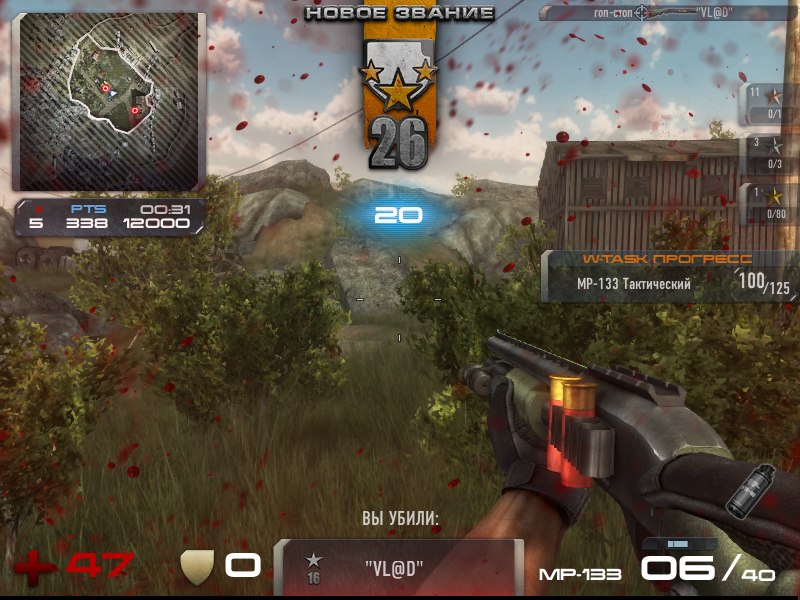Select the MP-133 weapon label
This screenshot has height=600, width=800.
point(580,574)
